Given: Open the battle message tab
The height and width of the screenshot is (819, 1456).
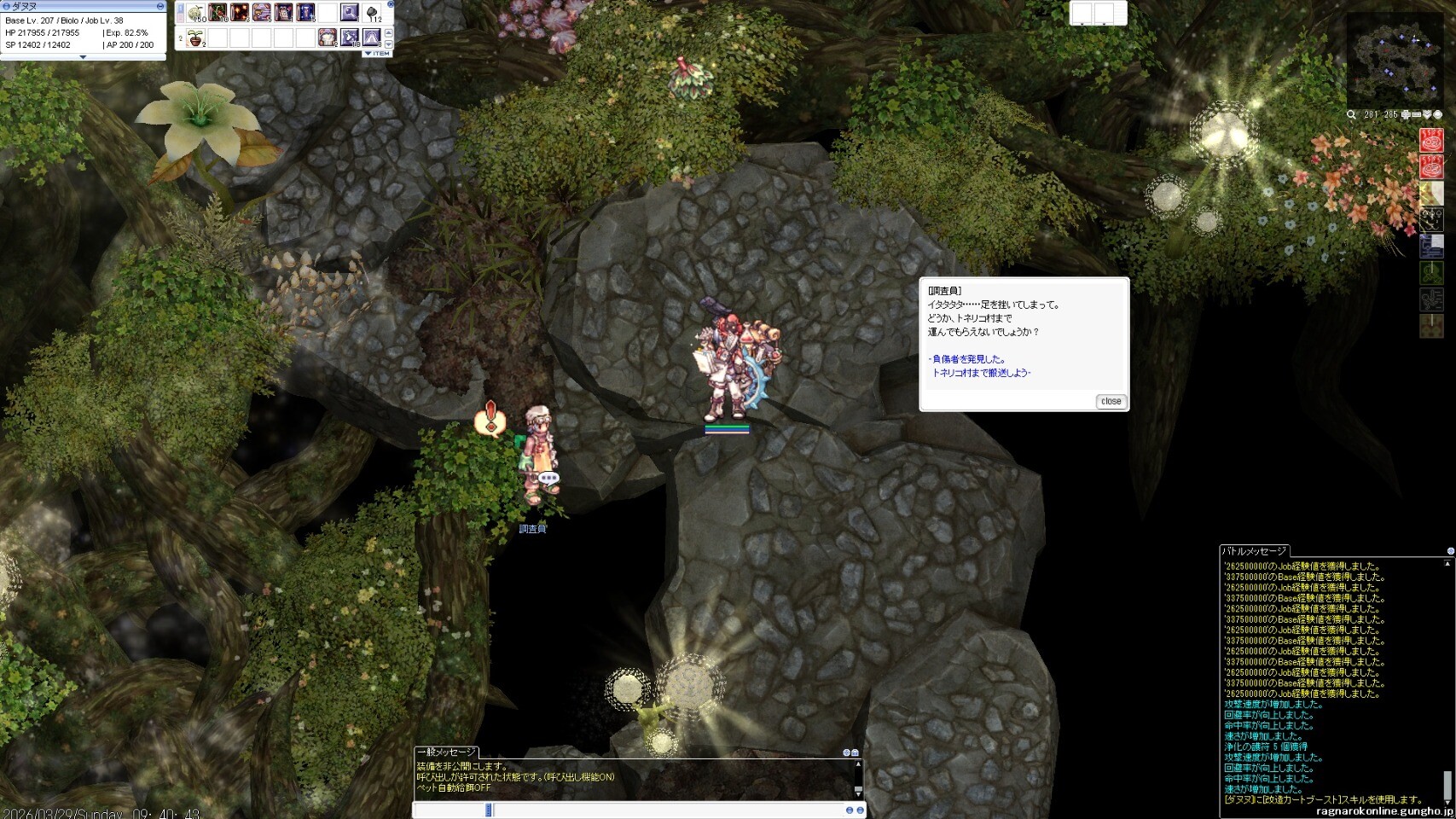Looking at the screenshot, I should tap(1254, 551).
